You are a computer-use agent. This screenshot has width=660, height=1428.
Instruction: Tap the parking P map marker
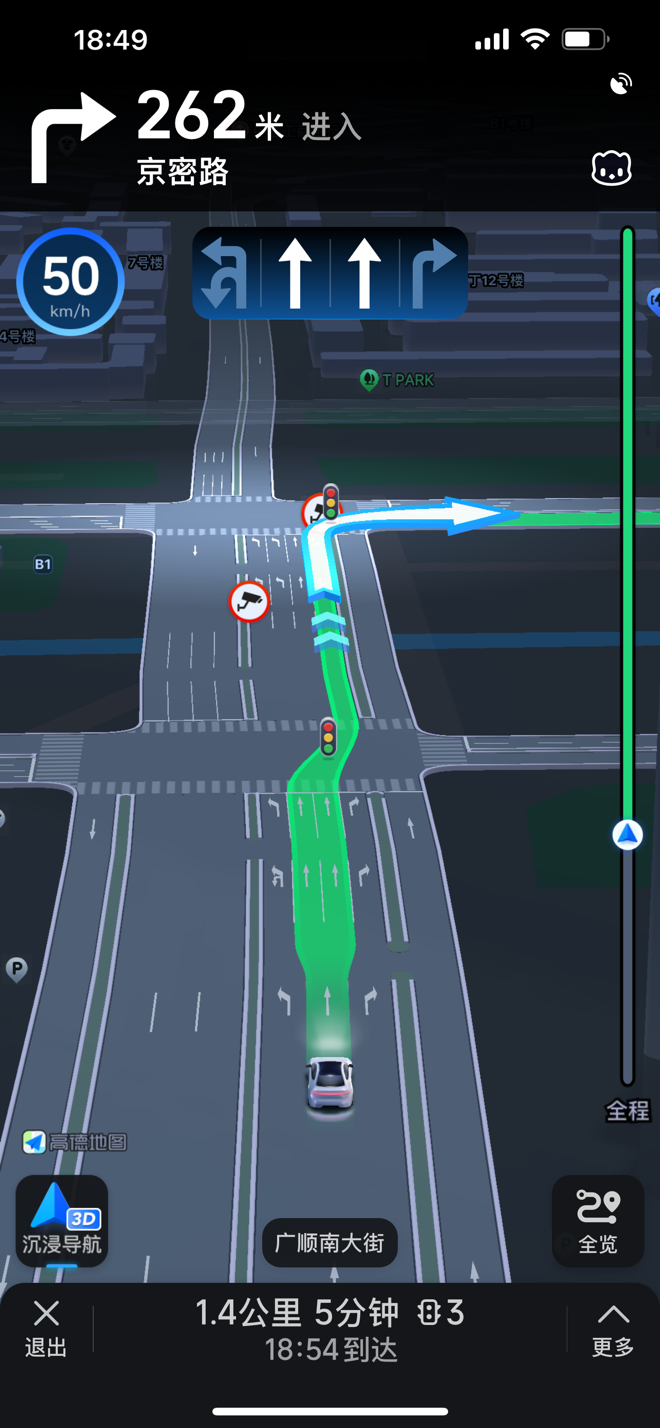point(16,968)
